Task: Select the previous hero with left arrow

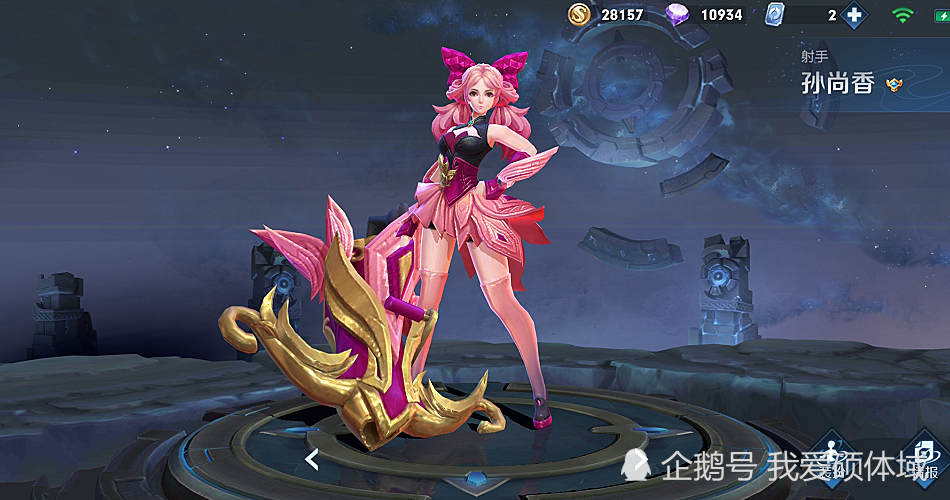Action: pos(312,460)
